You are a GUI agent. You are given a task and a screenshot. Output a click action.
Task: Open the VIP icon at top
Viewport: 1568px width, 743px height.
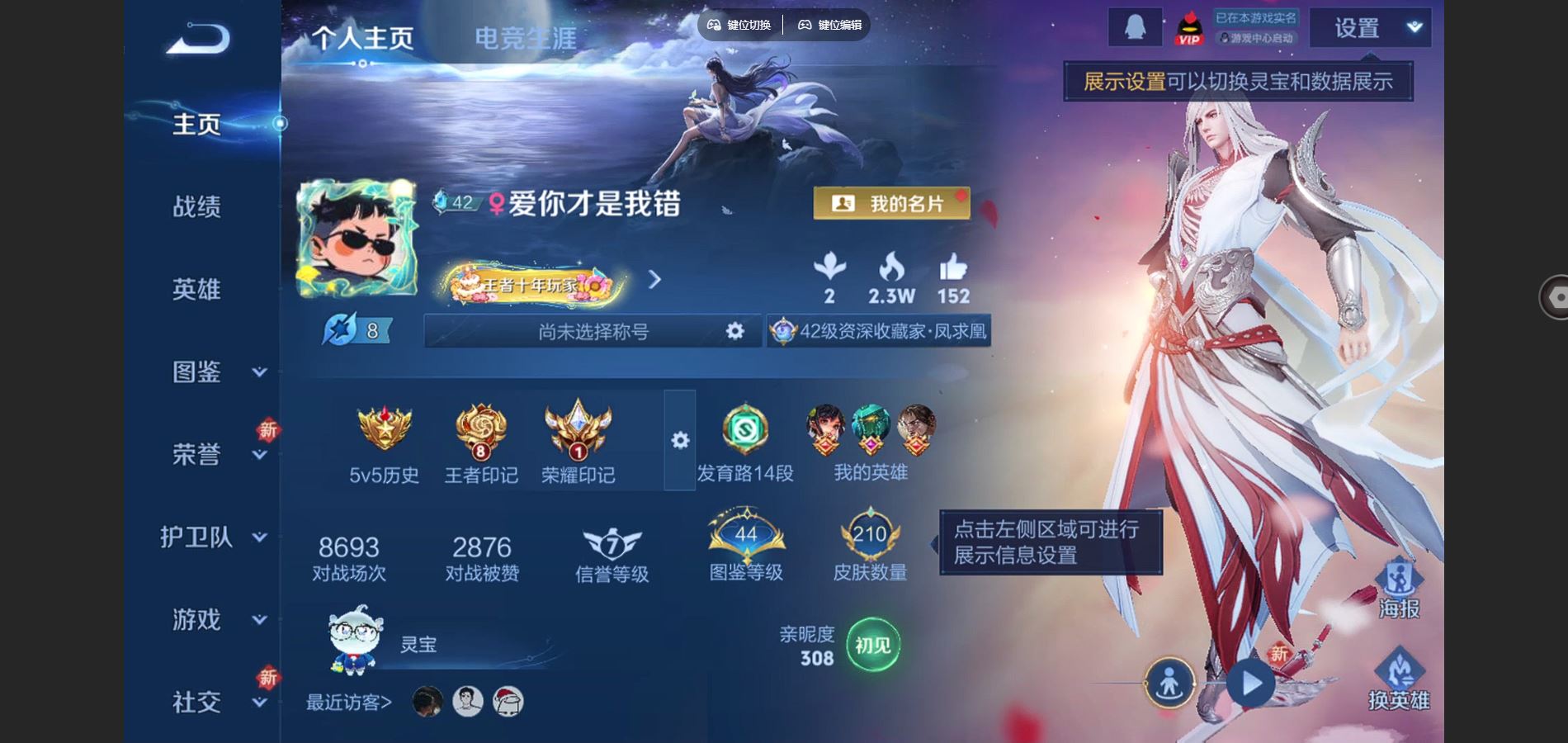pyautogui.click(x=1190, y=29)
